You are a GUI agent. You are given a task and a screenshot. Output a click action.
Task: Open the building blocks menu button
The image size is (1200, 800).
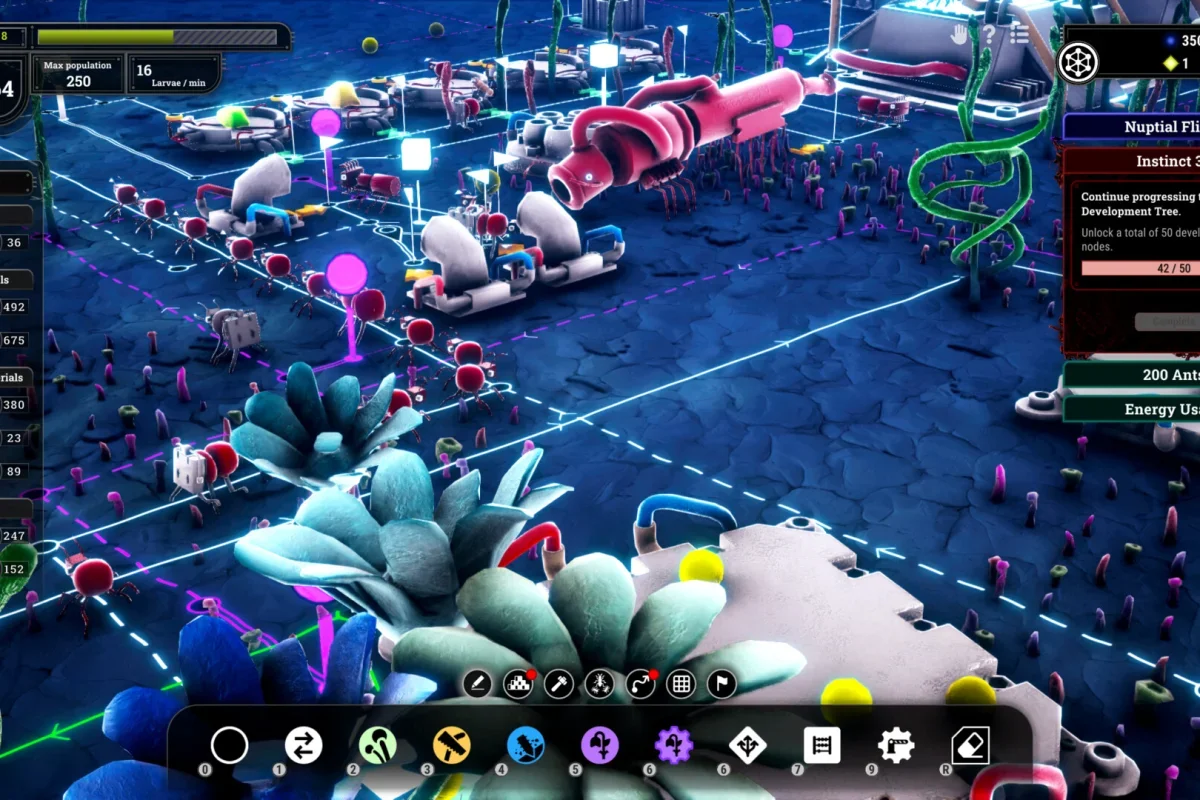[x=517, y=684]
